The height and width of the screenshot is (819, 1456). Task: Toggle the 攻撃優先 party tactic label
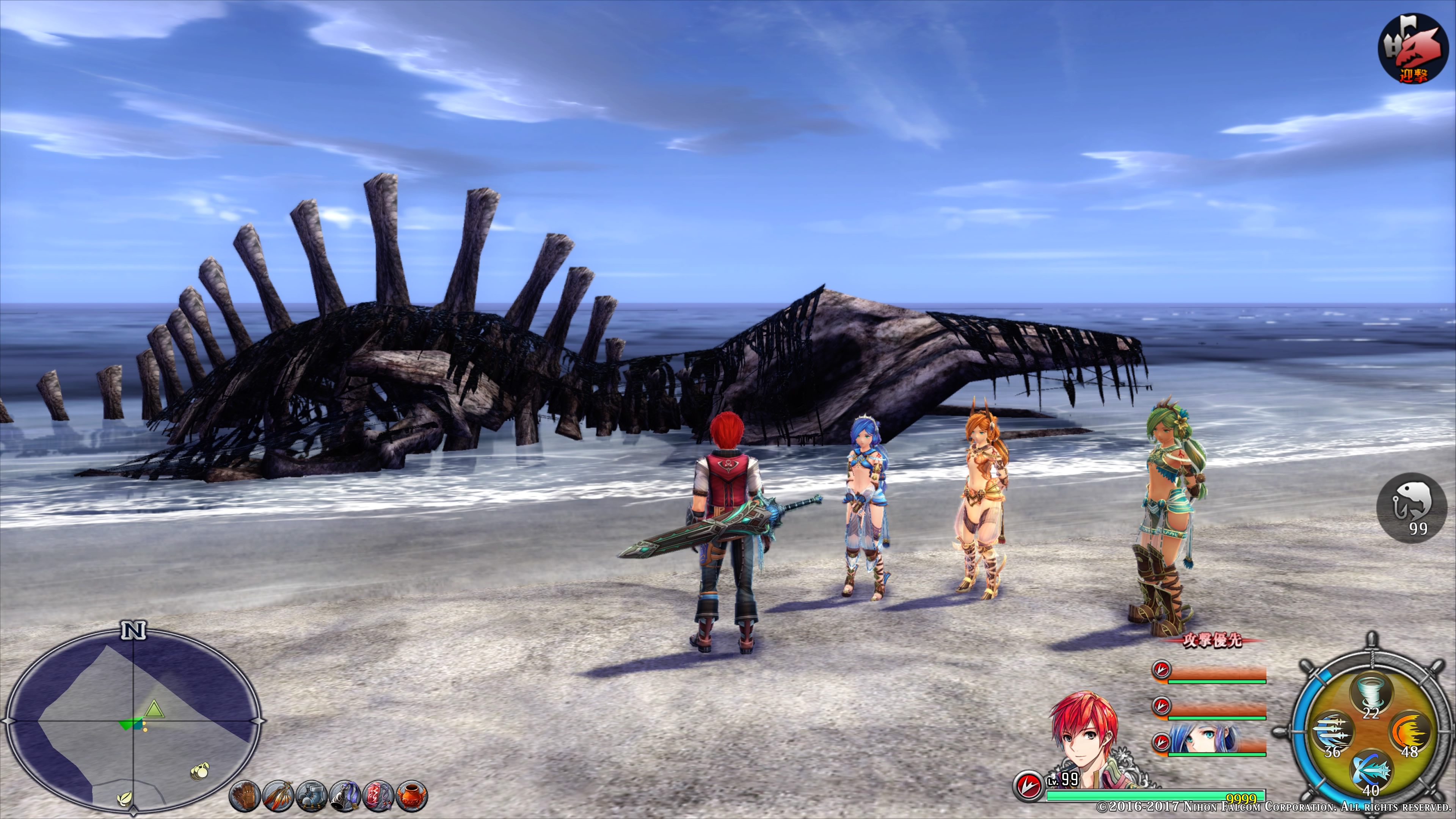[x=1213, y=640]
